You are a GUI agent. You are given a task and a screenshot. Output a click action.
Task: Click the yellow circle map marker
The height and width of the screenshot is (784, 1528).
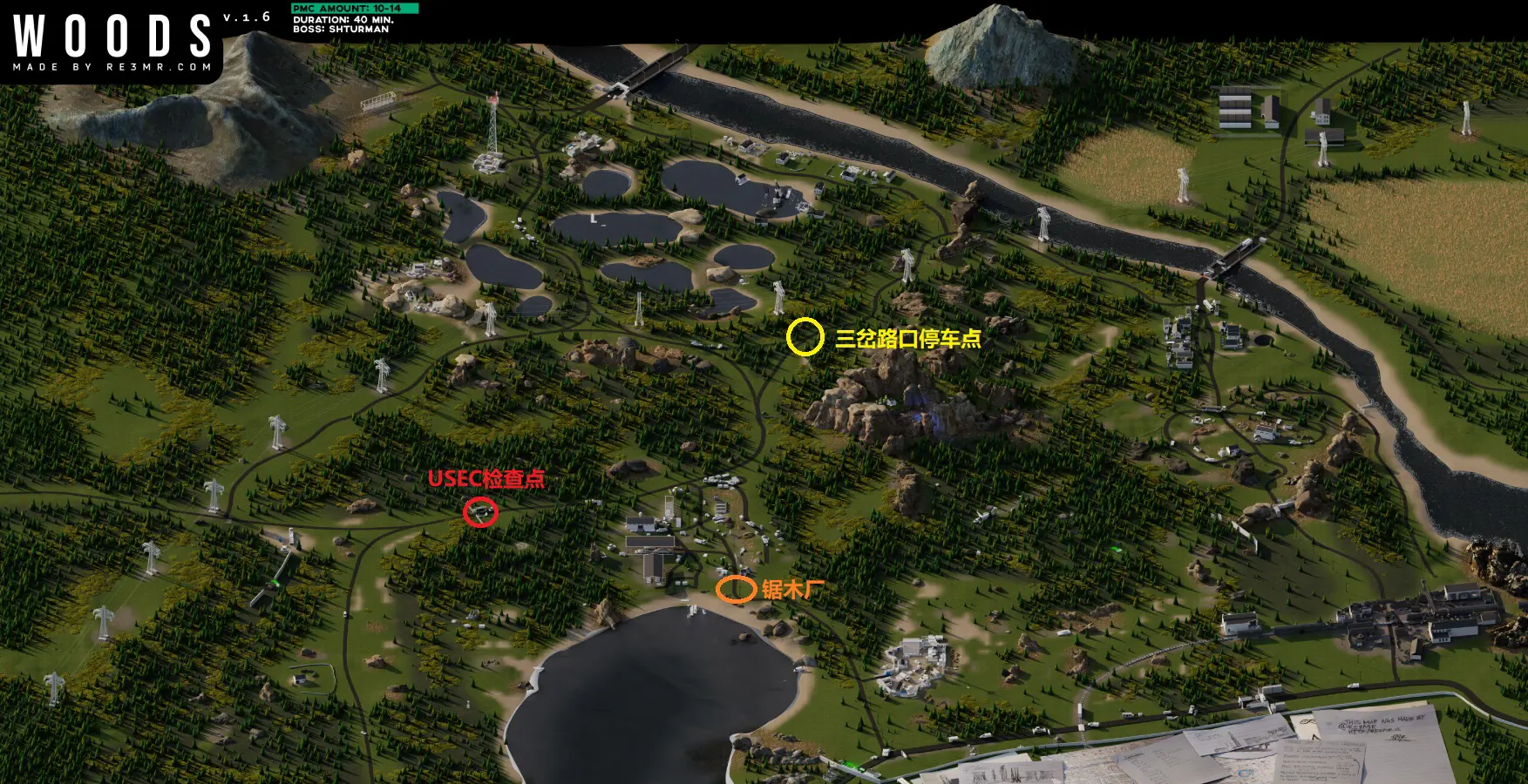(805, 337)
